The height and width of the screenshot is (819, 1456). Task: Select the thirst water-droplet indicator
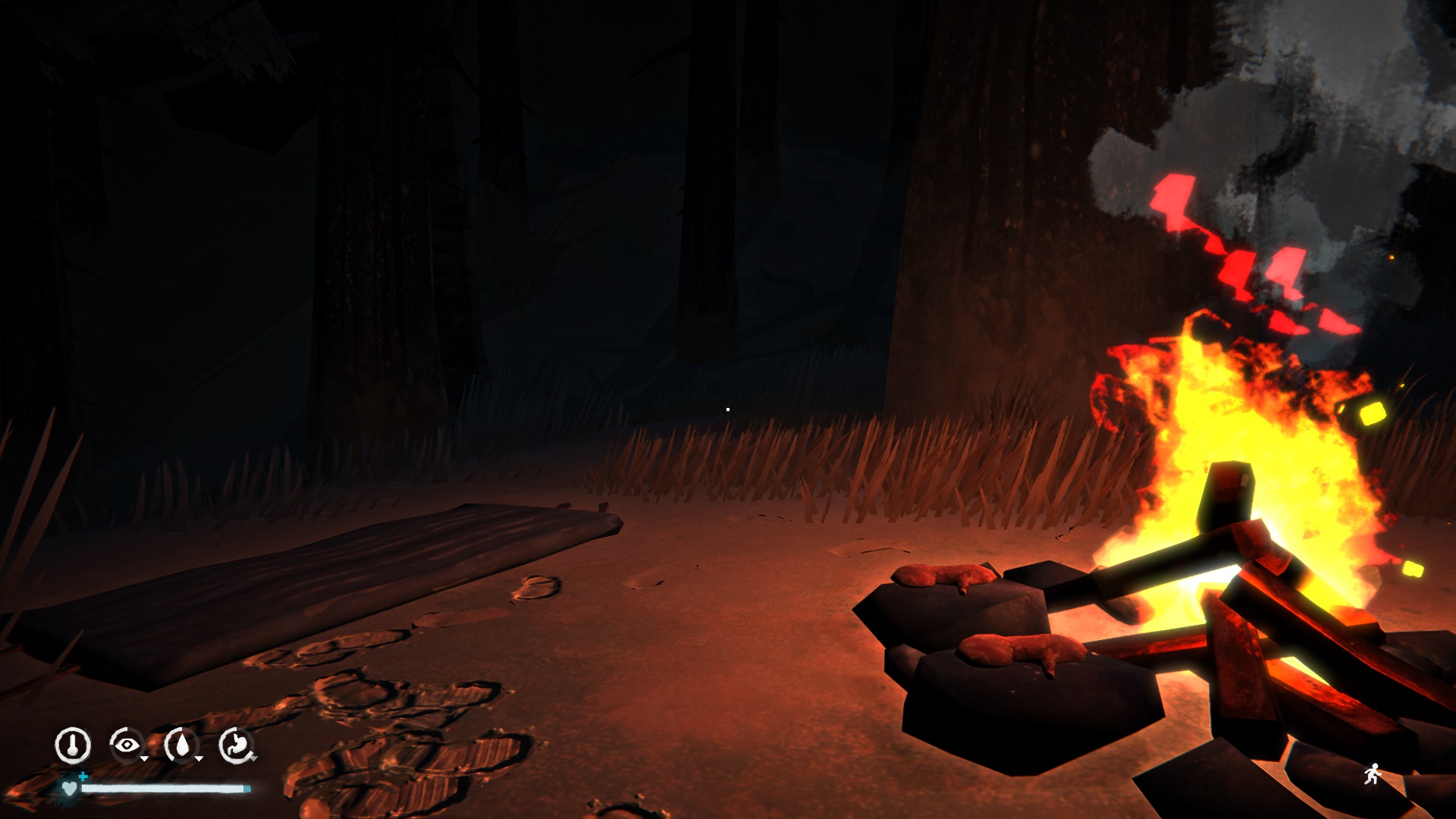(182, 745)
